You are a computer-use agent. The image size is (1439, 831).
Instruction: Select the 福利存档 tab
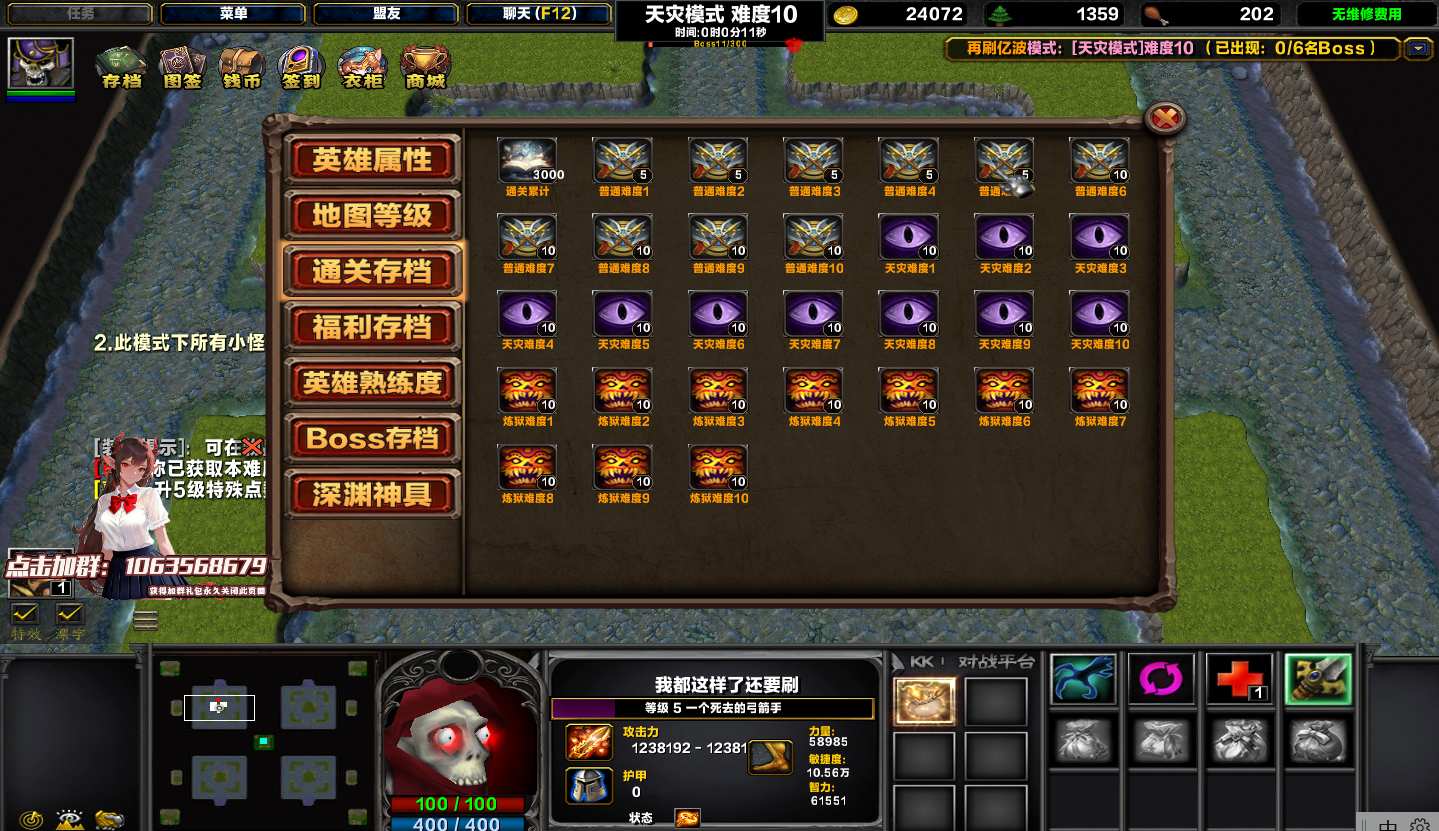372,327
